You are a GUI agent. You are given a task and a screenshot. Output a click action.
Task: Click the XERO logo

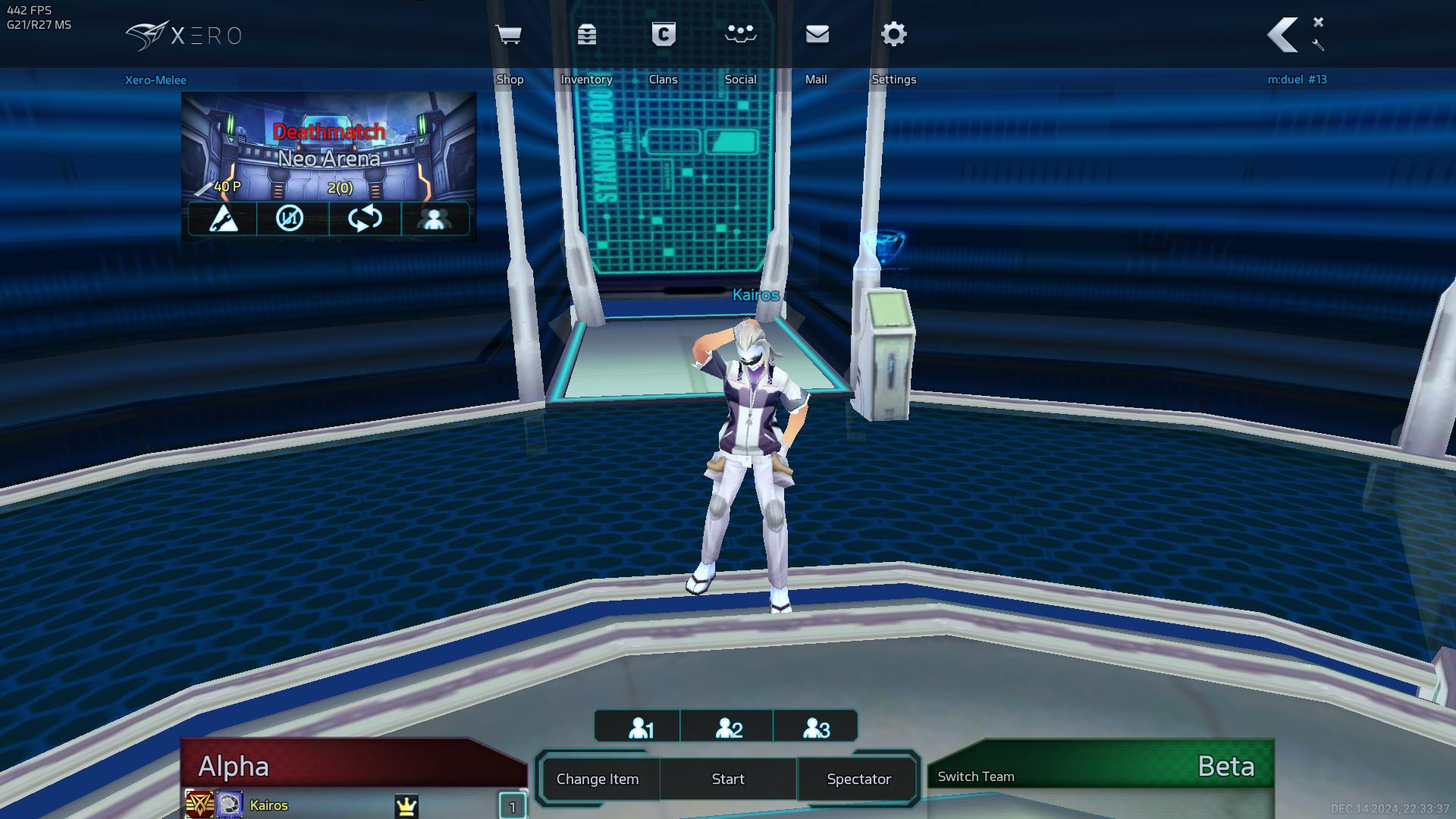click(184, 36)
